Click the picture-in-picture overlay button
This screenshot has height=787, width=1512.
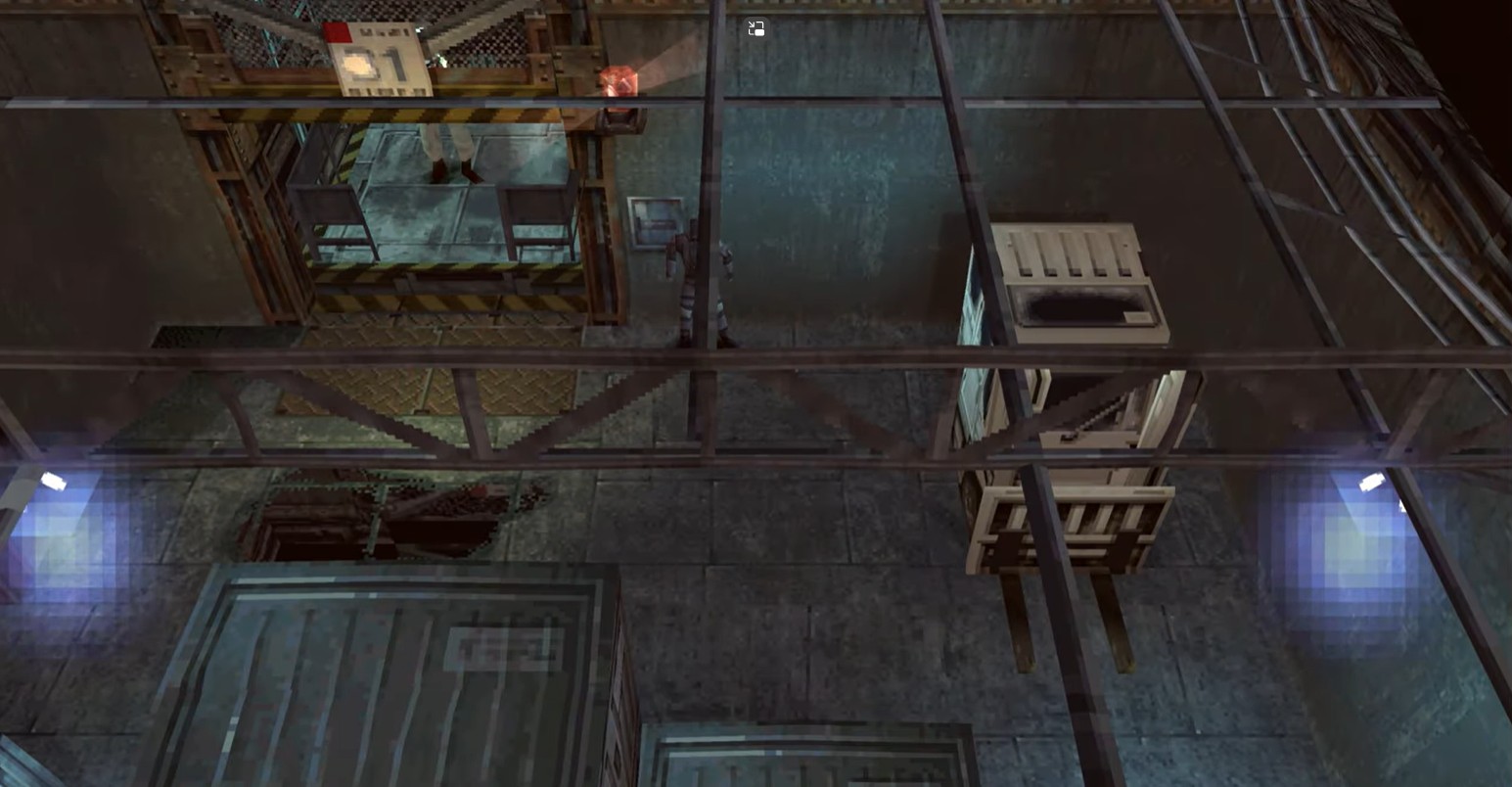tap(756, 28)
